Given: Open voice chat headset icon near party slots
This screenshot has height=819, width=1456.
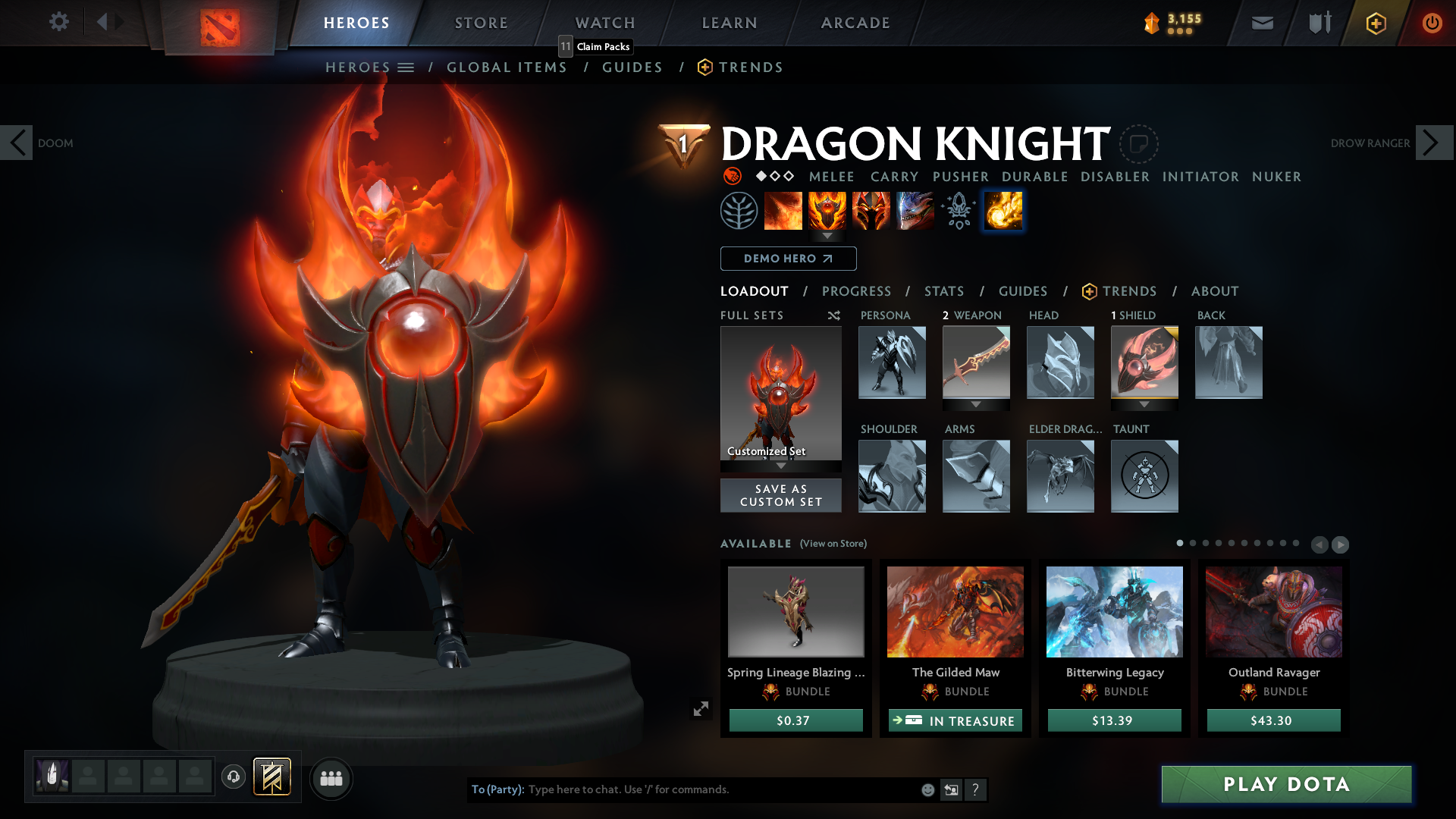Looking at the screenshot, I should [x=234, y=777].
